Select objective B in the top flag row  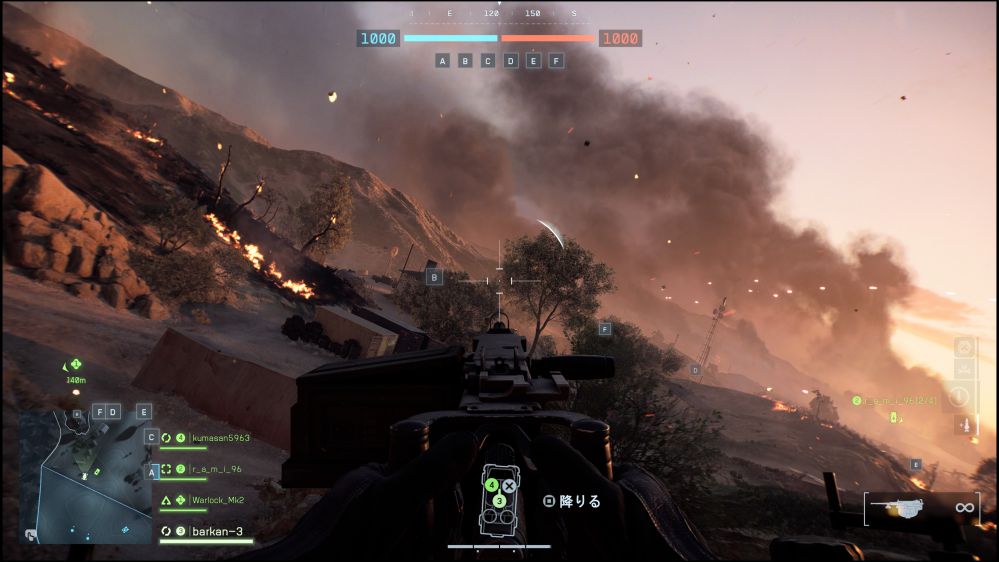465,61
